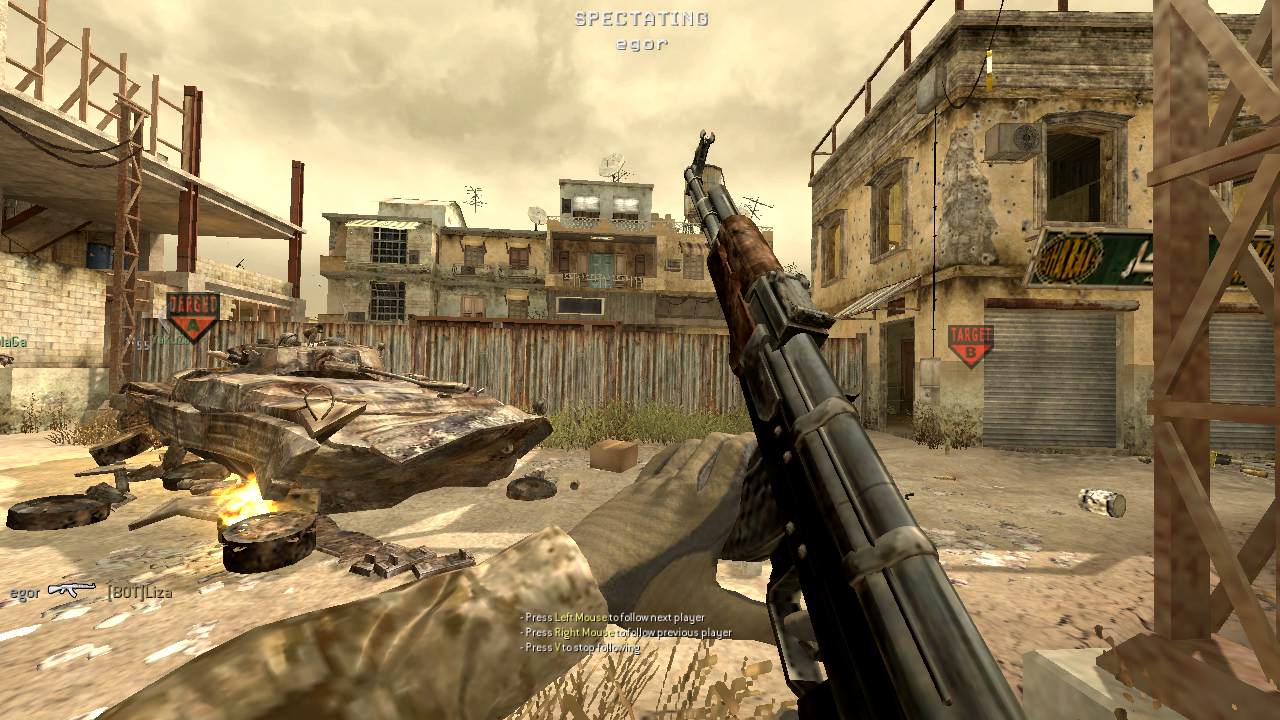
Task: Select the Target B objective marker
Action: coord(969,344)
